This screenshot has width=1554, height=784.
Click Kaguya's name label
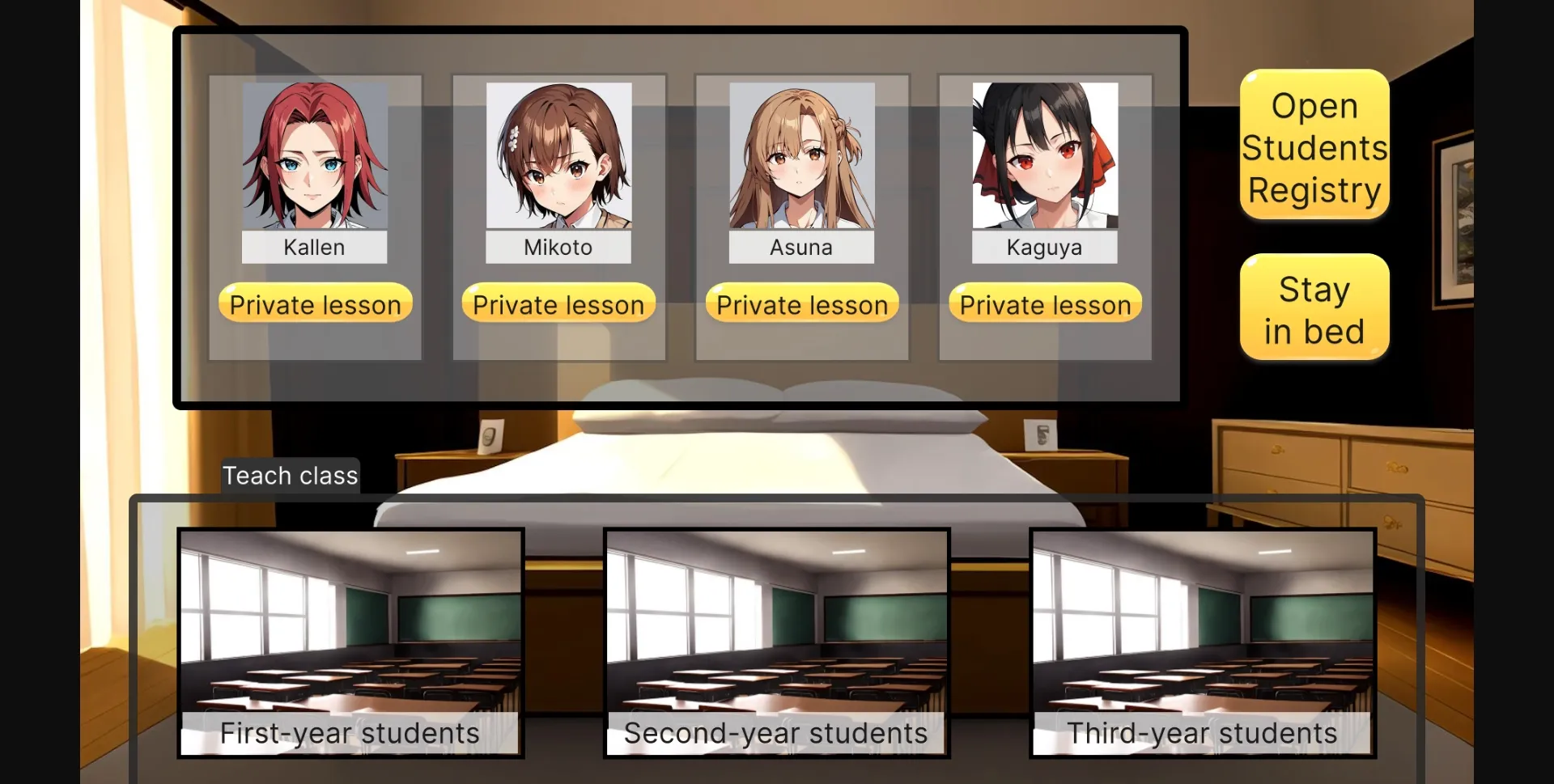click(x=1044, y=248)
